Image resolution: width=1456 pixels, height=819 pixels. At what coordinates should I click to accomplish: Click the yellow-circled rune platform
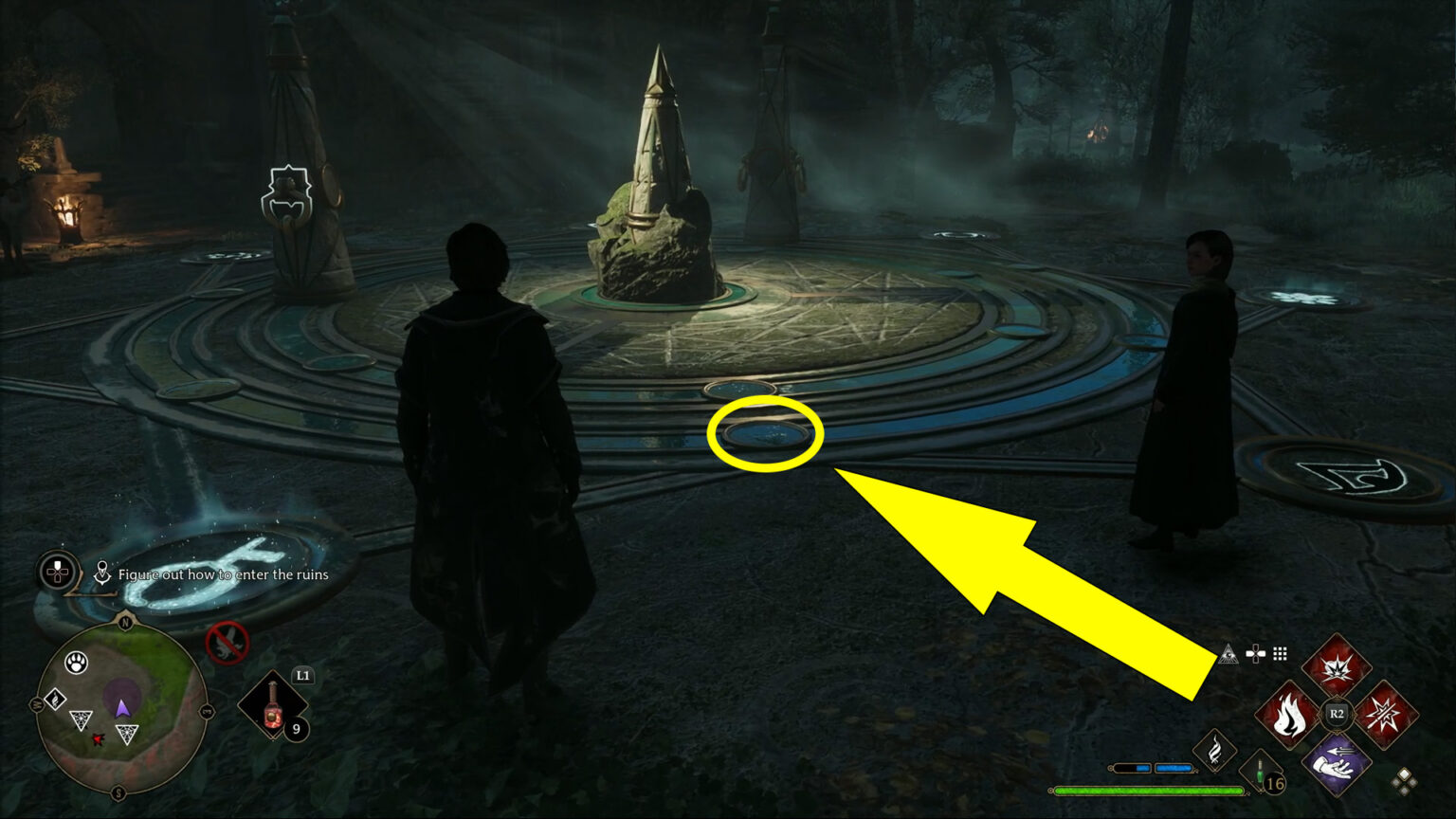pos(764,433)
